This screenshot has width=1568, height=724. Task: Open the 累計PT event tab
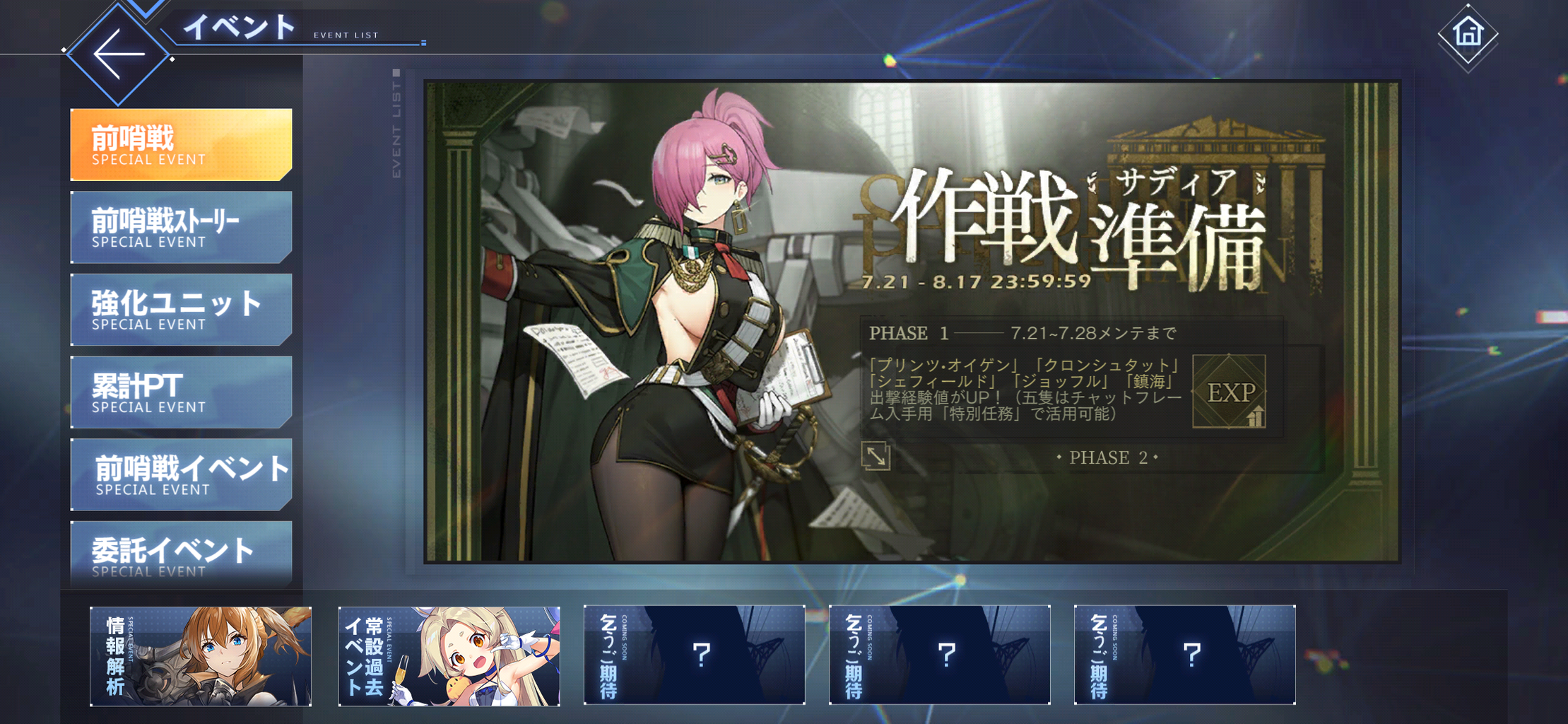tap(181, 392)
